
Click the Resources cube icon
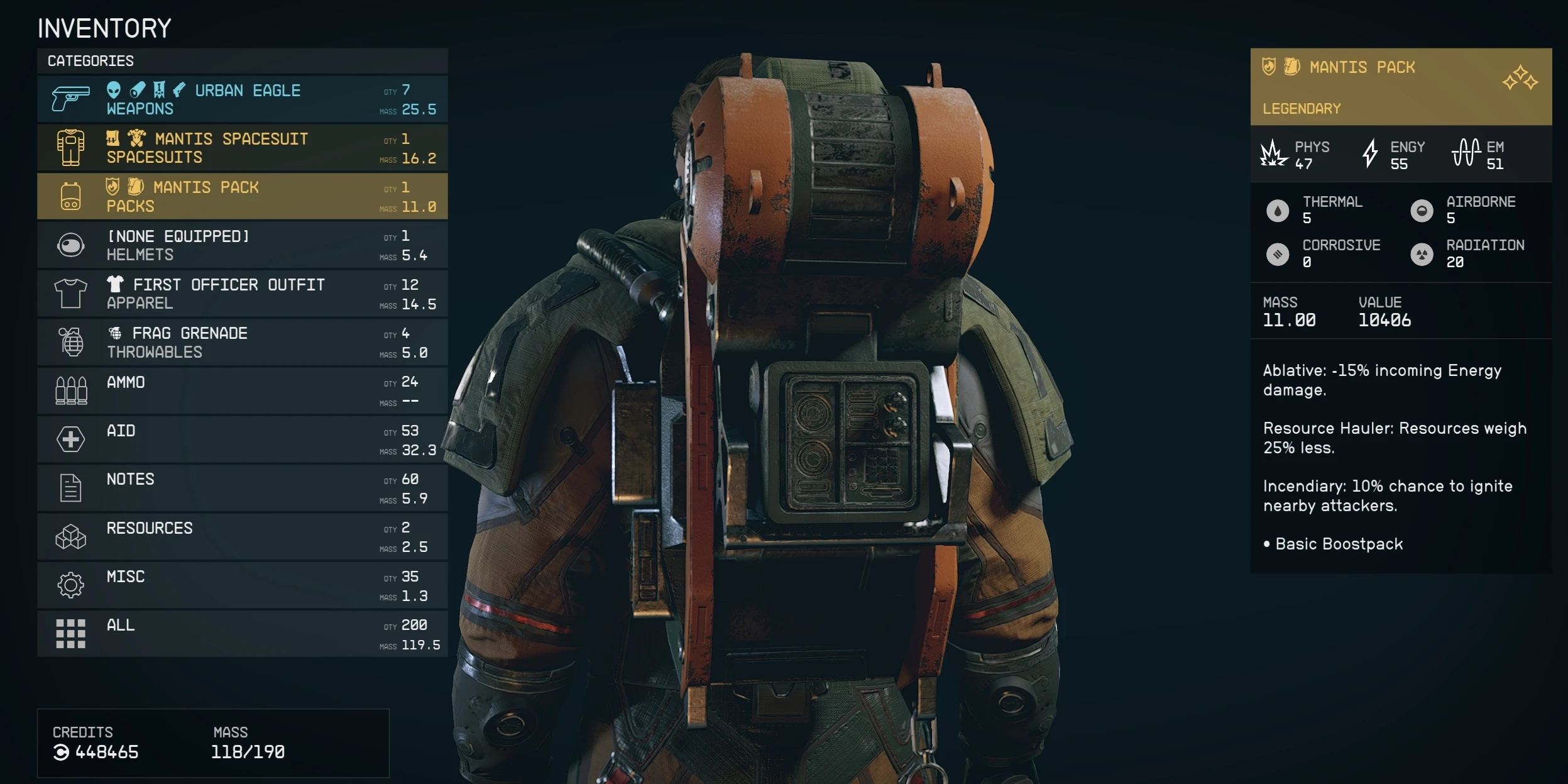[70, 536]
